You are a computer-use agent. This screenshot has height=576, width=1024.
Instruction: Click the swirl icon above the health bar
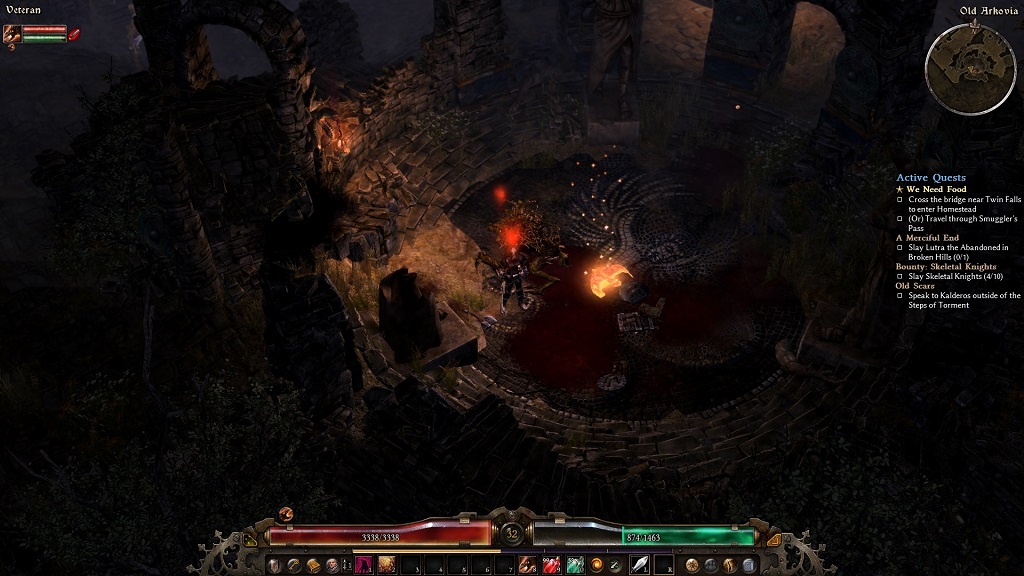click(x=286, y=513)
